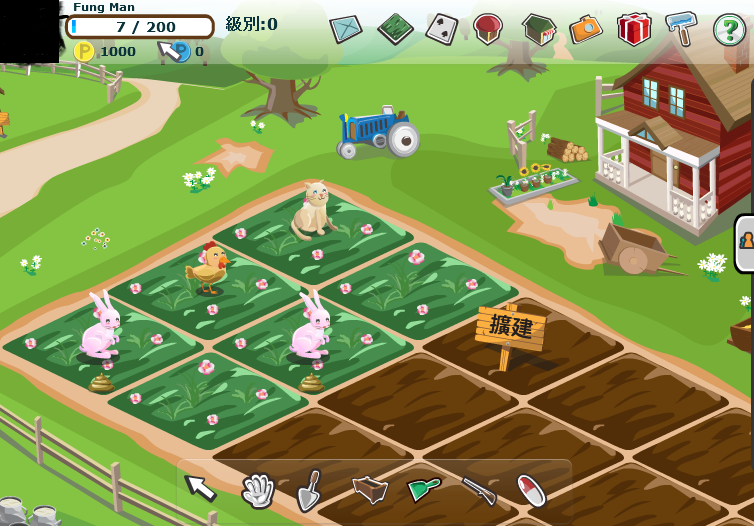Screen dimensions: 754x526
Task: Choose the green dustpan scoop tool
Action: click(x=423, y=489)
